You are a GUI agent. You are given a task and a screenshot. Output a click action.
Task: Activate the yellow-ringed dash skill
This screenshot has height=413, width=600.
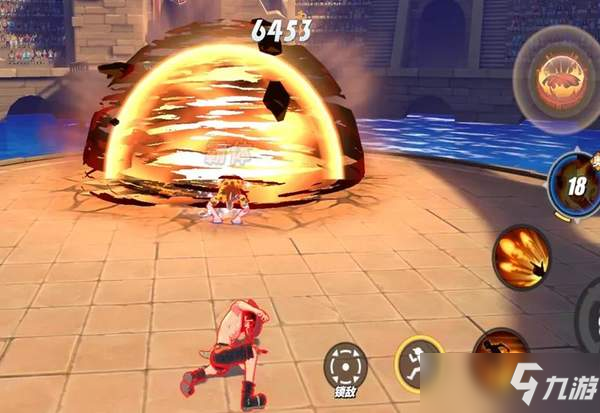419,361
